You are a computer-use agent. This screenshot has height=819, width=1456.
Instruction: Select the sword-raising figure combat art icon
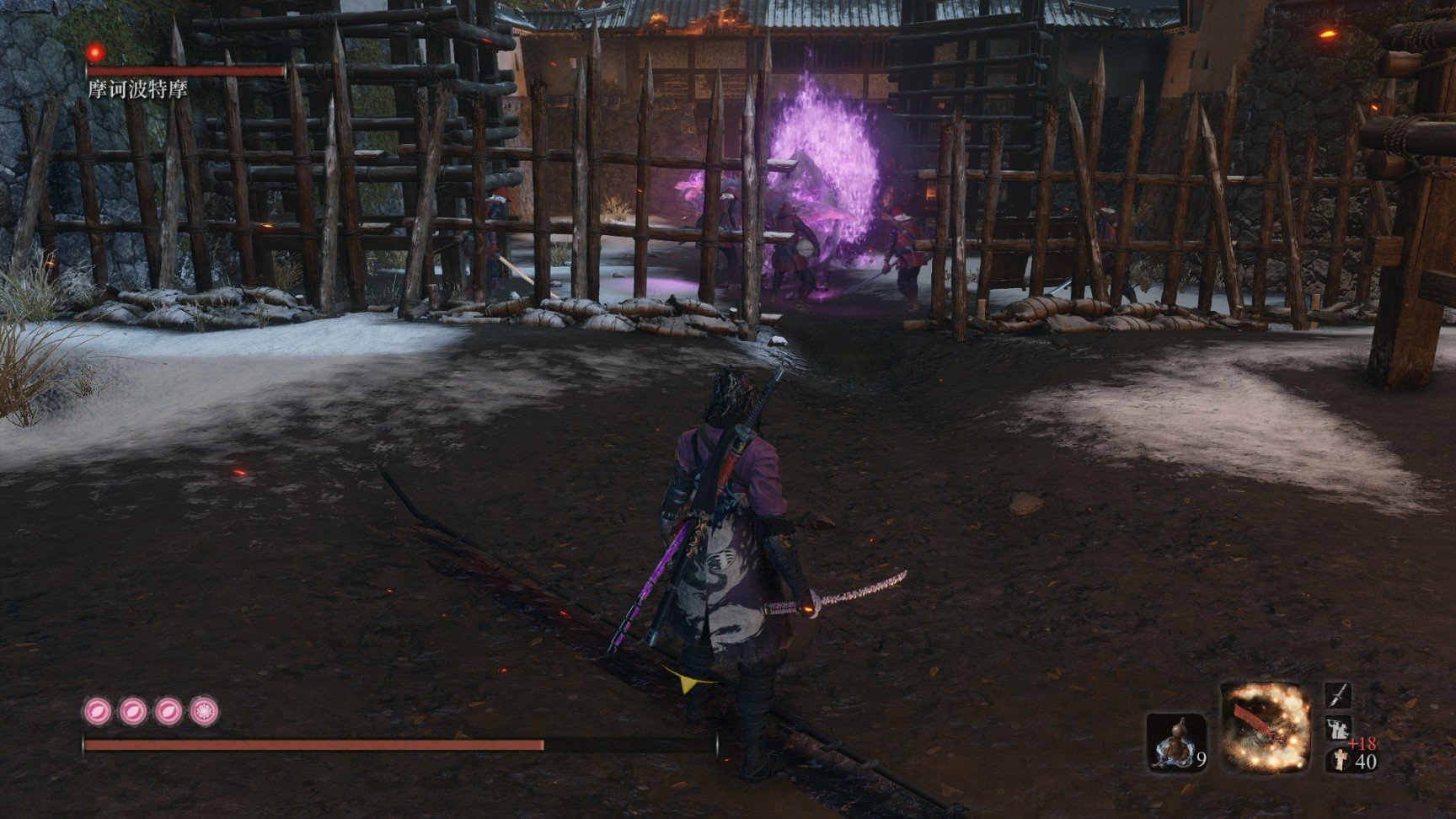[x=1337, y=728]
